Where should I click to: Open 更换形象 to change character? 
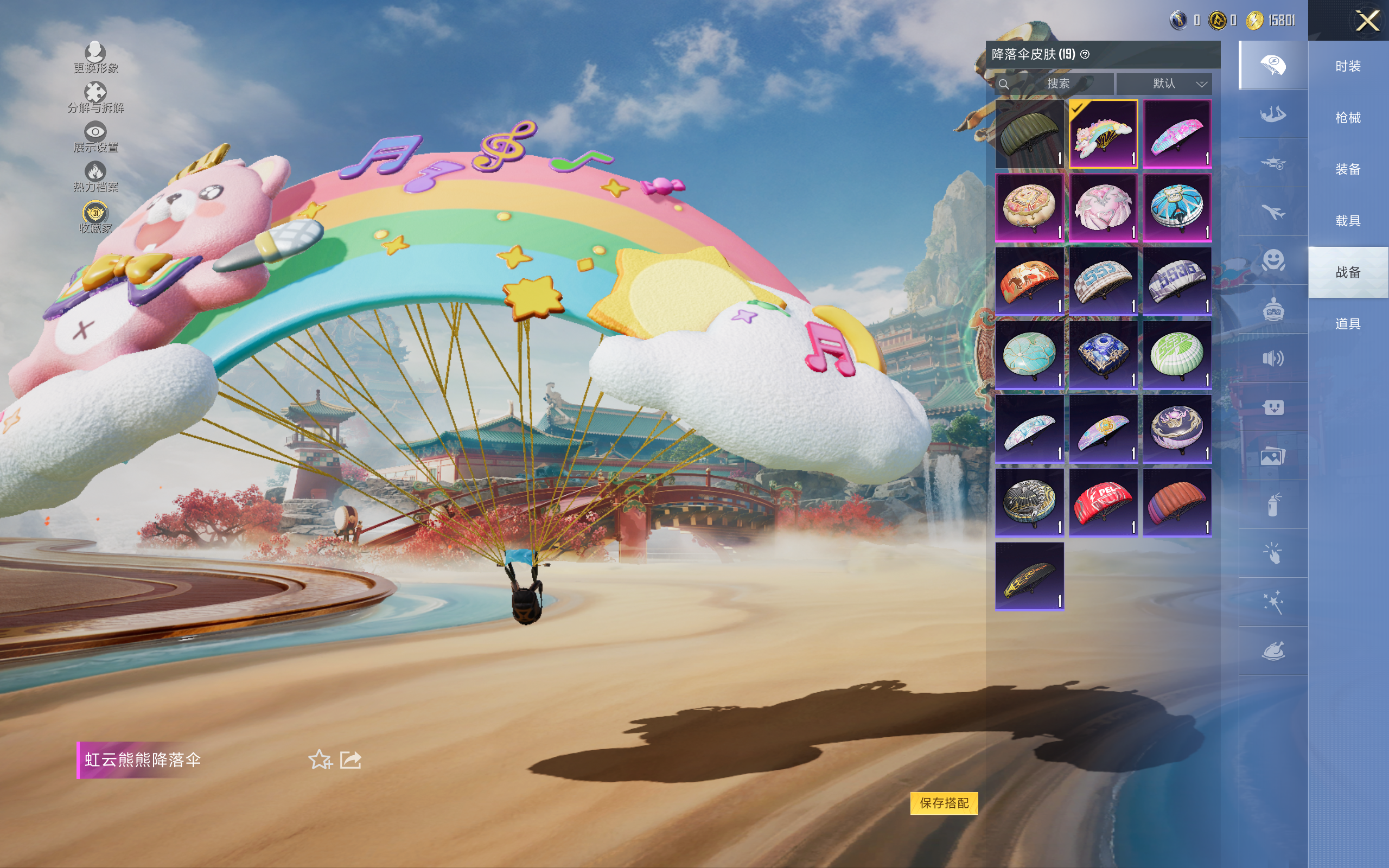(95, 58)
